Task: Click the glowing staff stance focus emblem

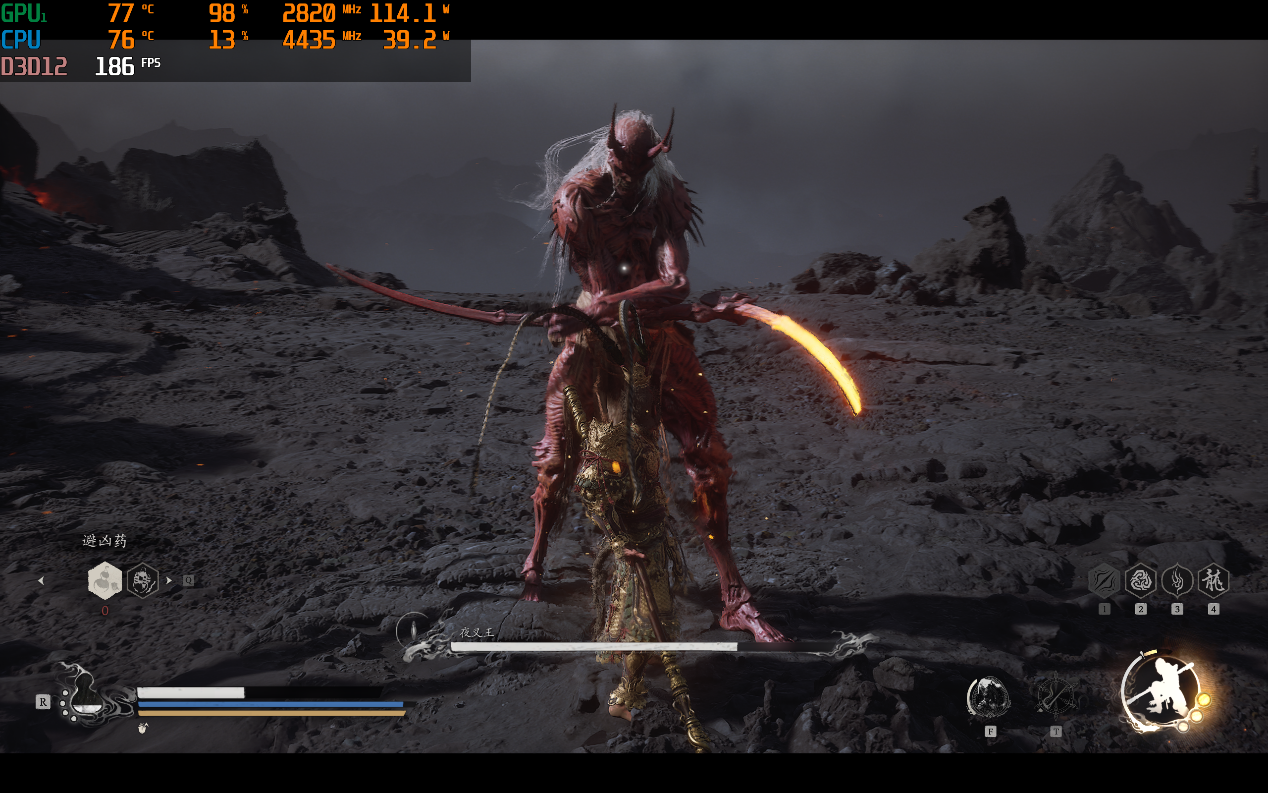Action: [1160, 690]
